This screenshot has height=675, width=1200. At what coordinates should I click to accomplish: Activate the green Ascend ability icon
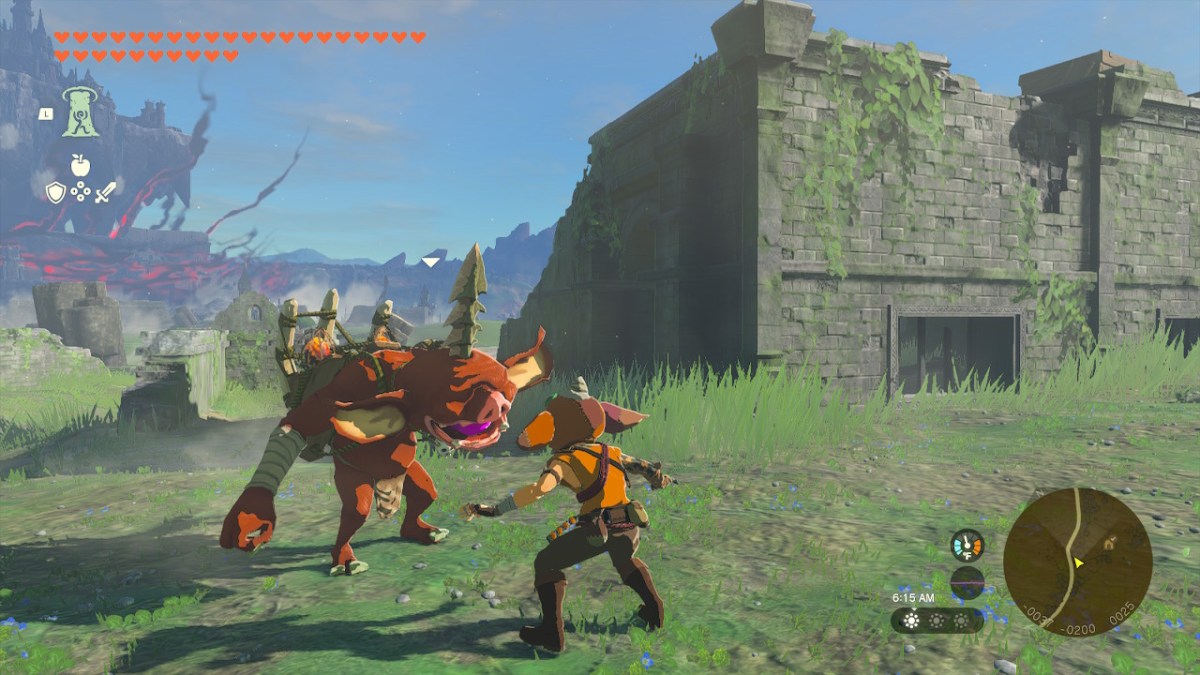[x=81, y=112]
